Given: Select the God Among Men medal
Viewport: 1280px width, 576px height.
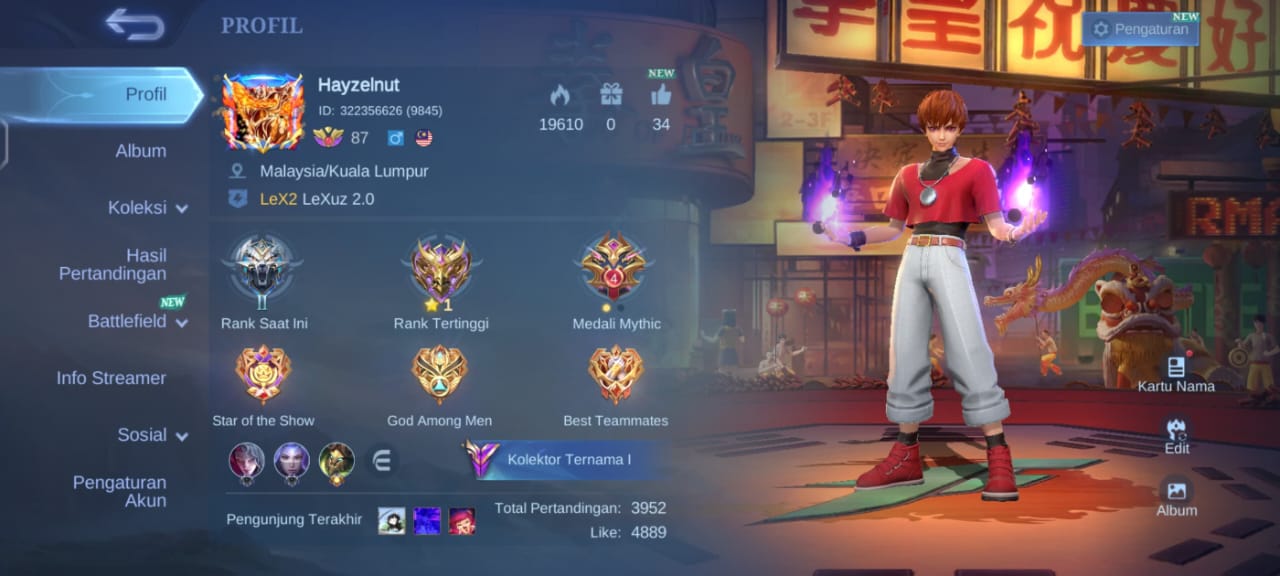Looking at the screenshot, I should (x=439, y=374).
